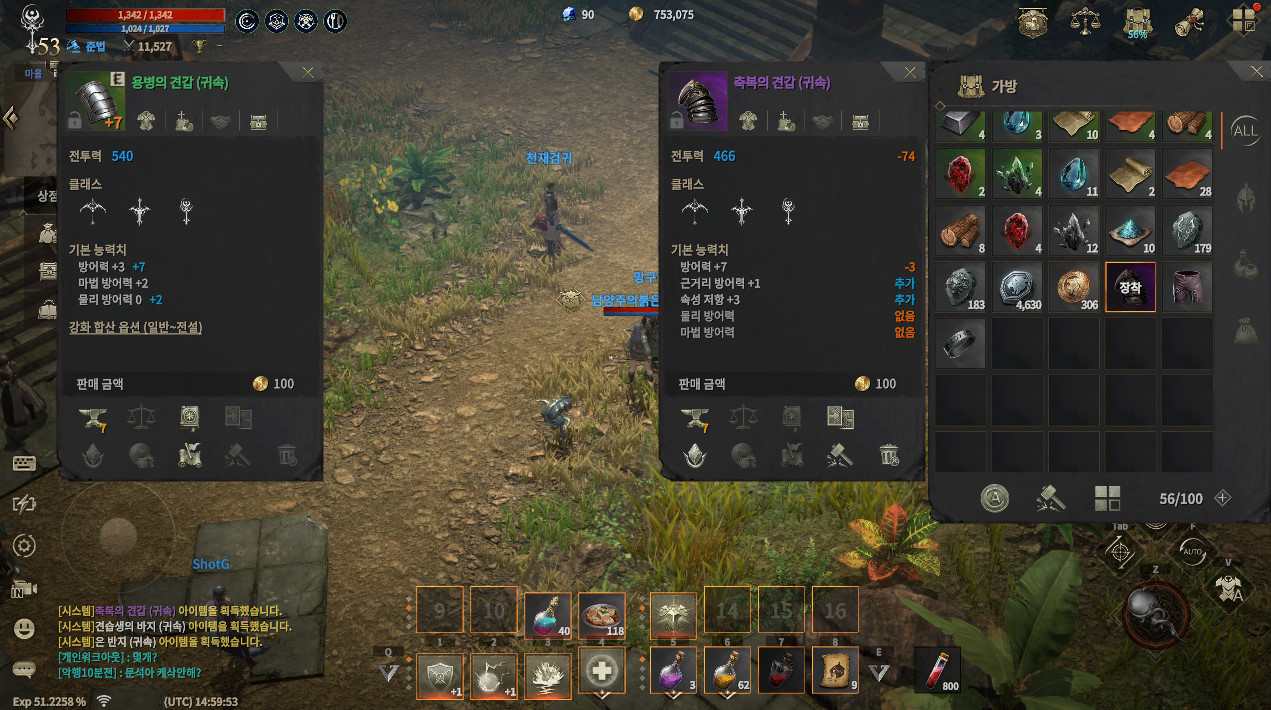Image resolution: width=1271 pixels, height=710 pixels.
Task: Close the 용병의 견갑 item tooltip
Action: (x=308, y=73)
